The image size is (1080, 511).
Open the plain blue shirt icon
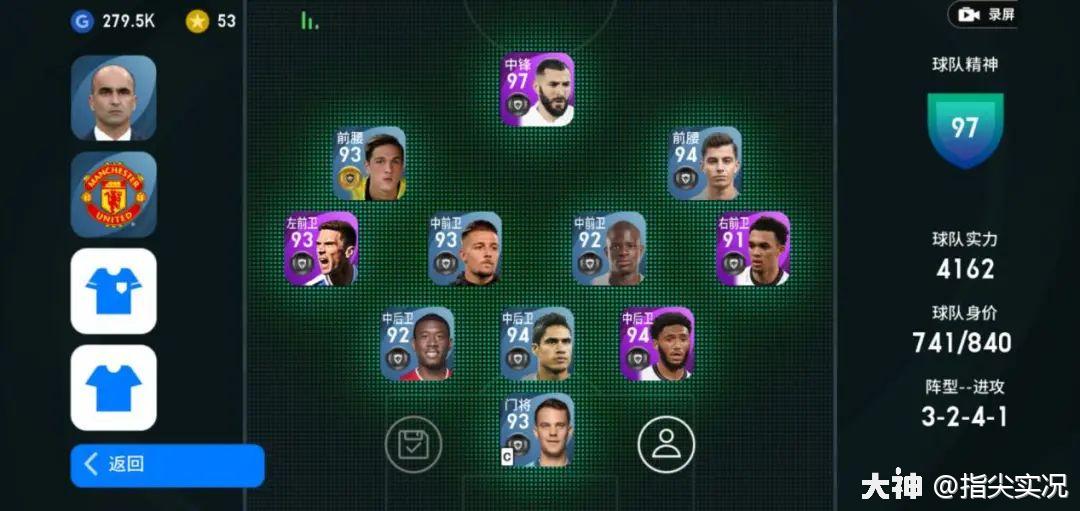click(113, 387)
